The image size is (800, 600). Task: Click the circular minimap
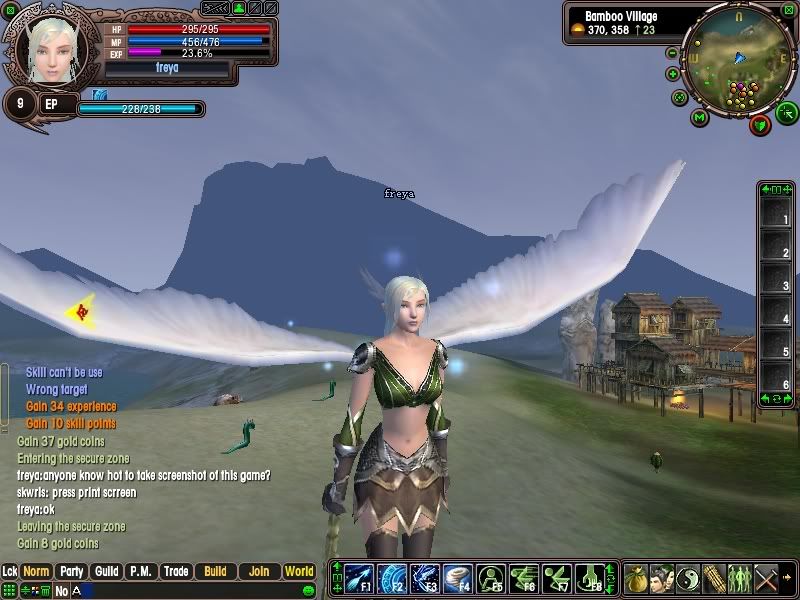(738, 60)
